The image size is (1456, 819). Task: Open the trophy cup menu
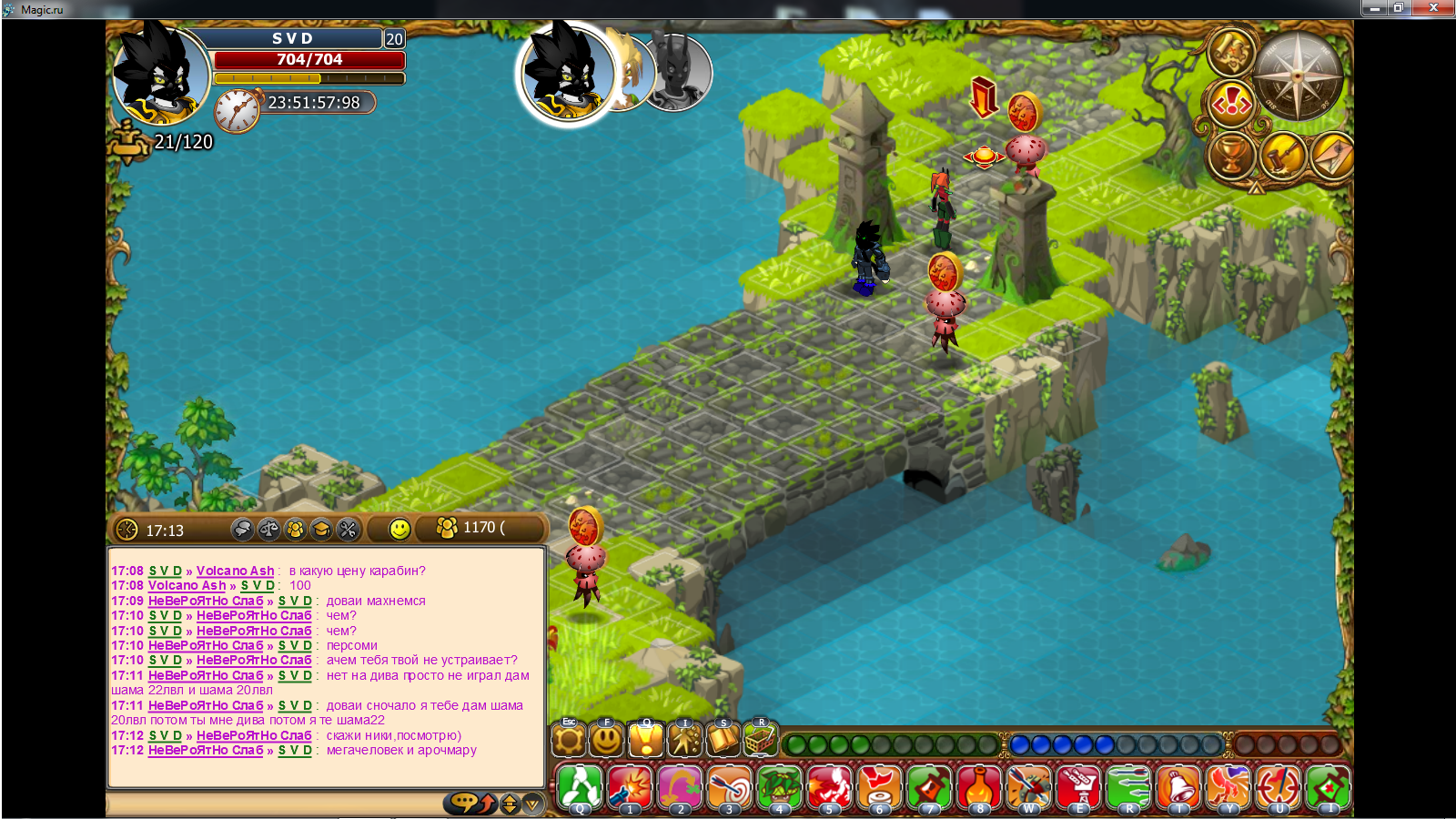[1230, 156]
